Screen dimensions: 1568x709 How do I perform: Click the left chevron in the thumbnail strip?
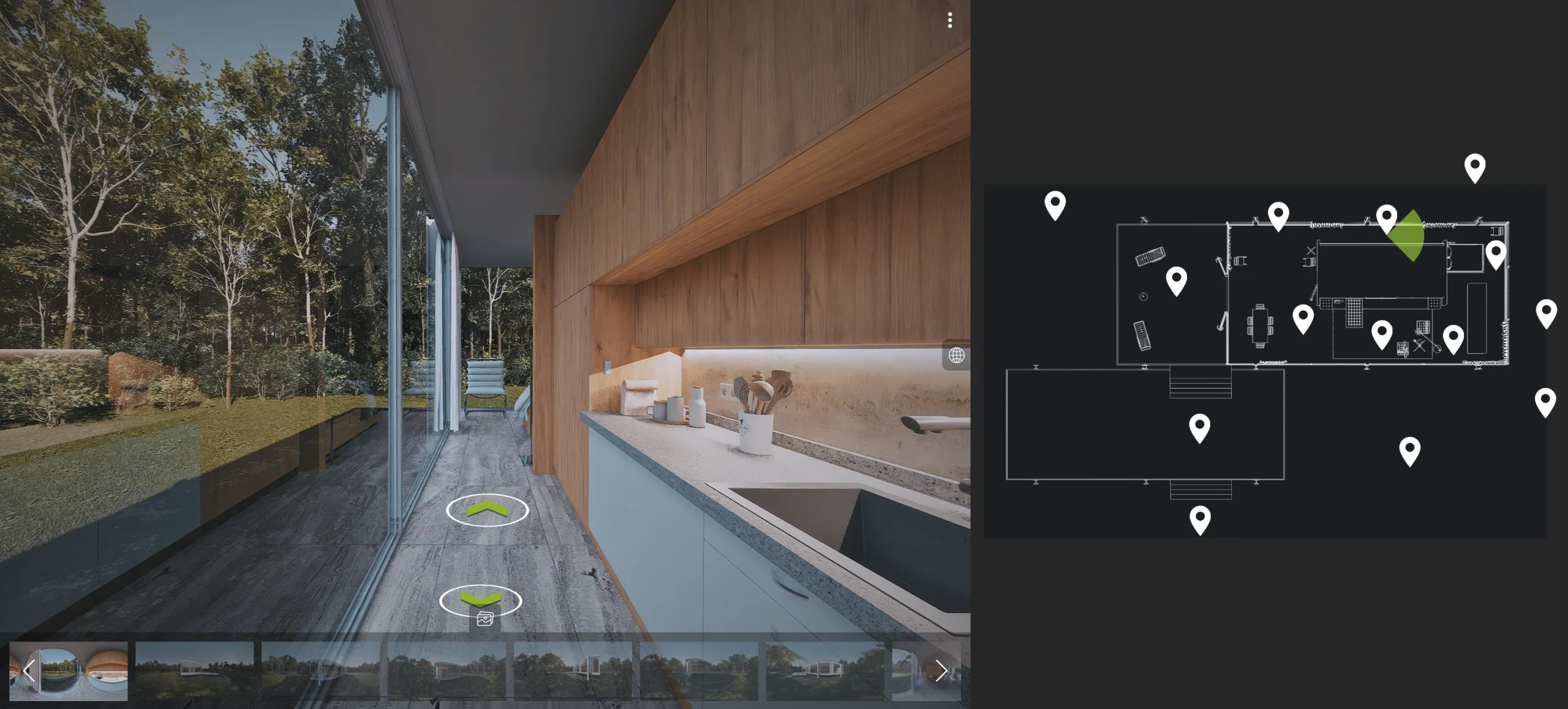[28, 671]
